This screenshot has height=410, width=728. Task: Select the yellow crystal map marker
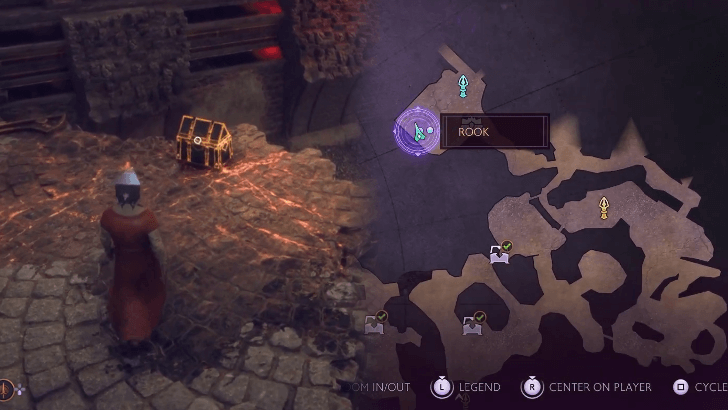click(604, 207)
